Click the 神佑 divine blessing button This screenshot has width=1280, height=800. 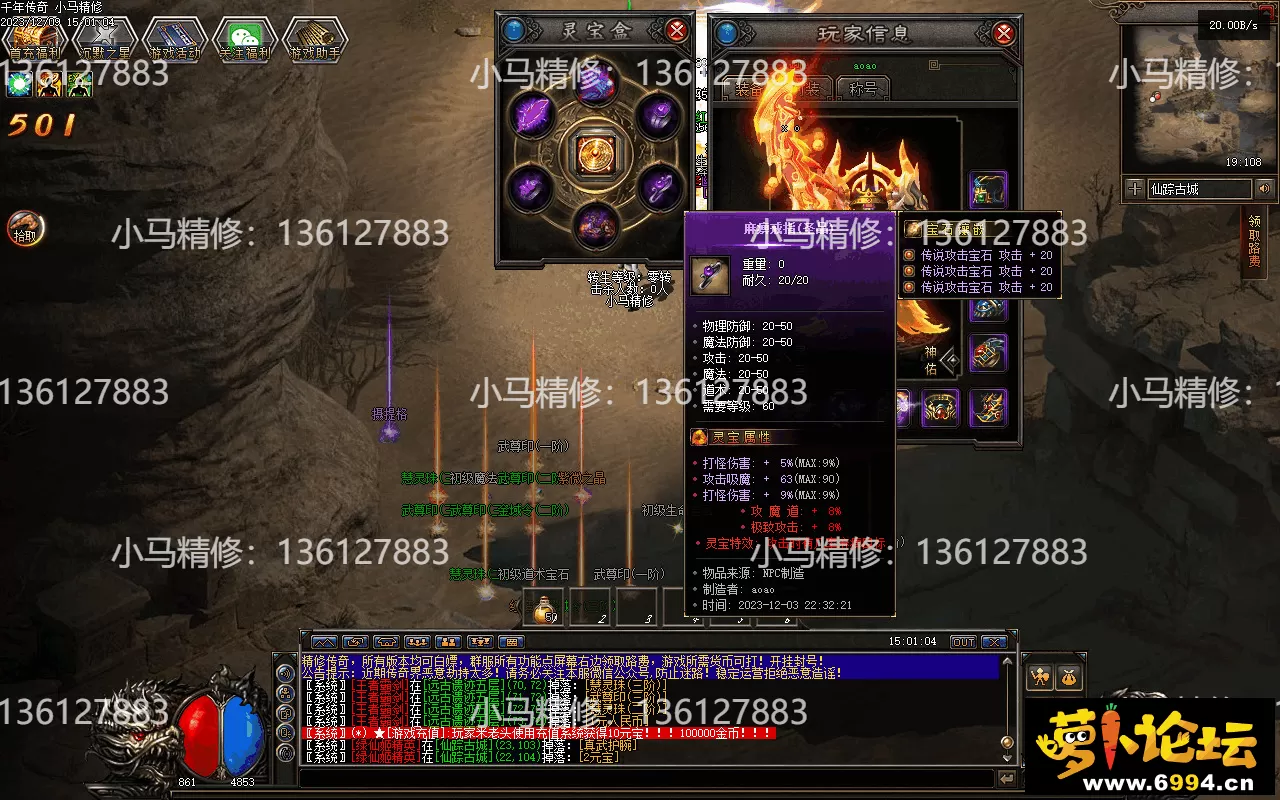(x=938, y=360)
